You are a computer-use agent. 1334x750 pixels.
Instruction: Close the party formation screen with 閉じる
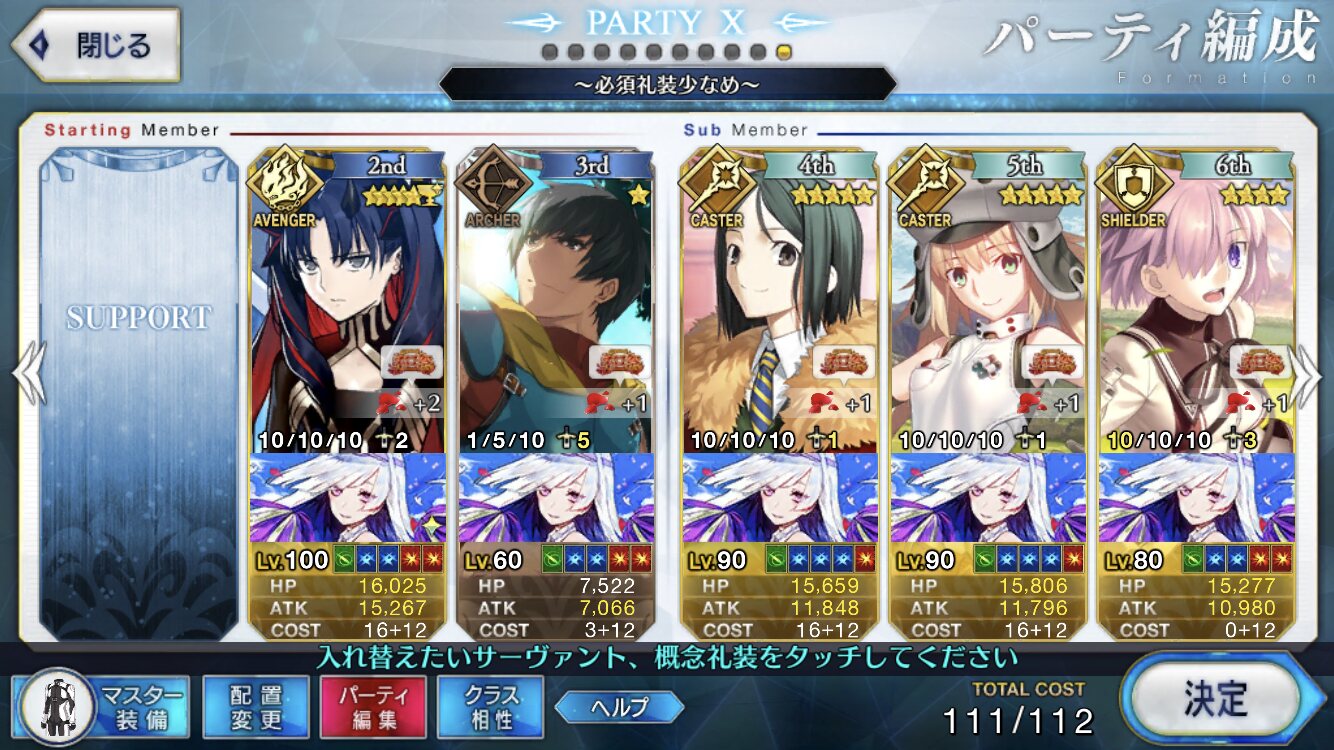point(95,45)
